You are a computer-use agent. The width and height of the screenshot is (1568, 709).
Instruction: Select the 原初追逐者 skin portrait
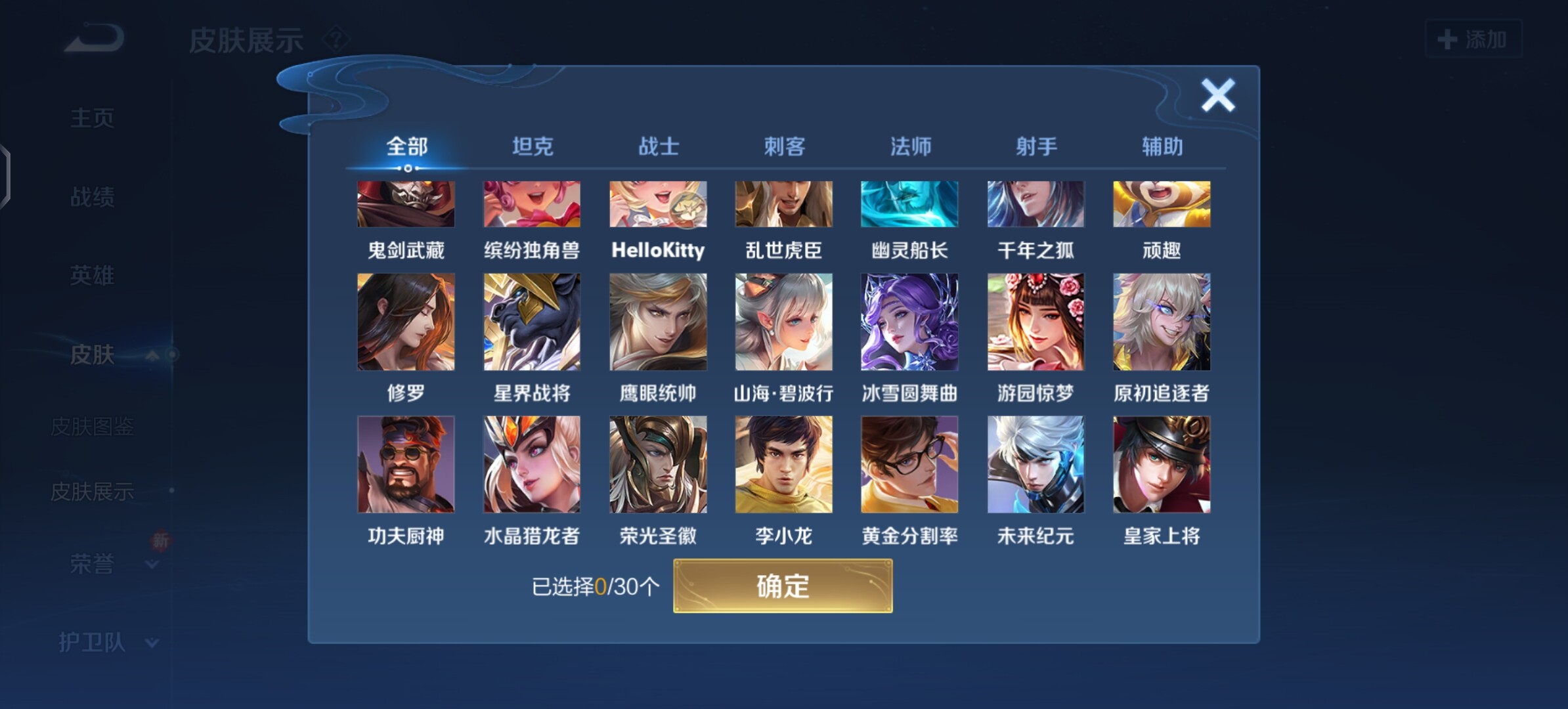click(x=1162, y=322)
